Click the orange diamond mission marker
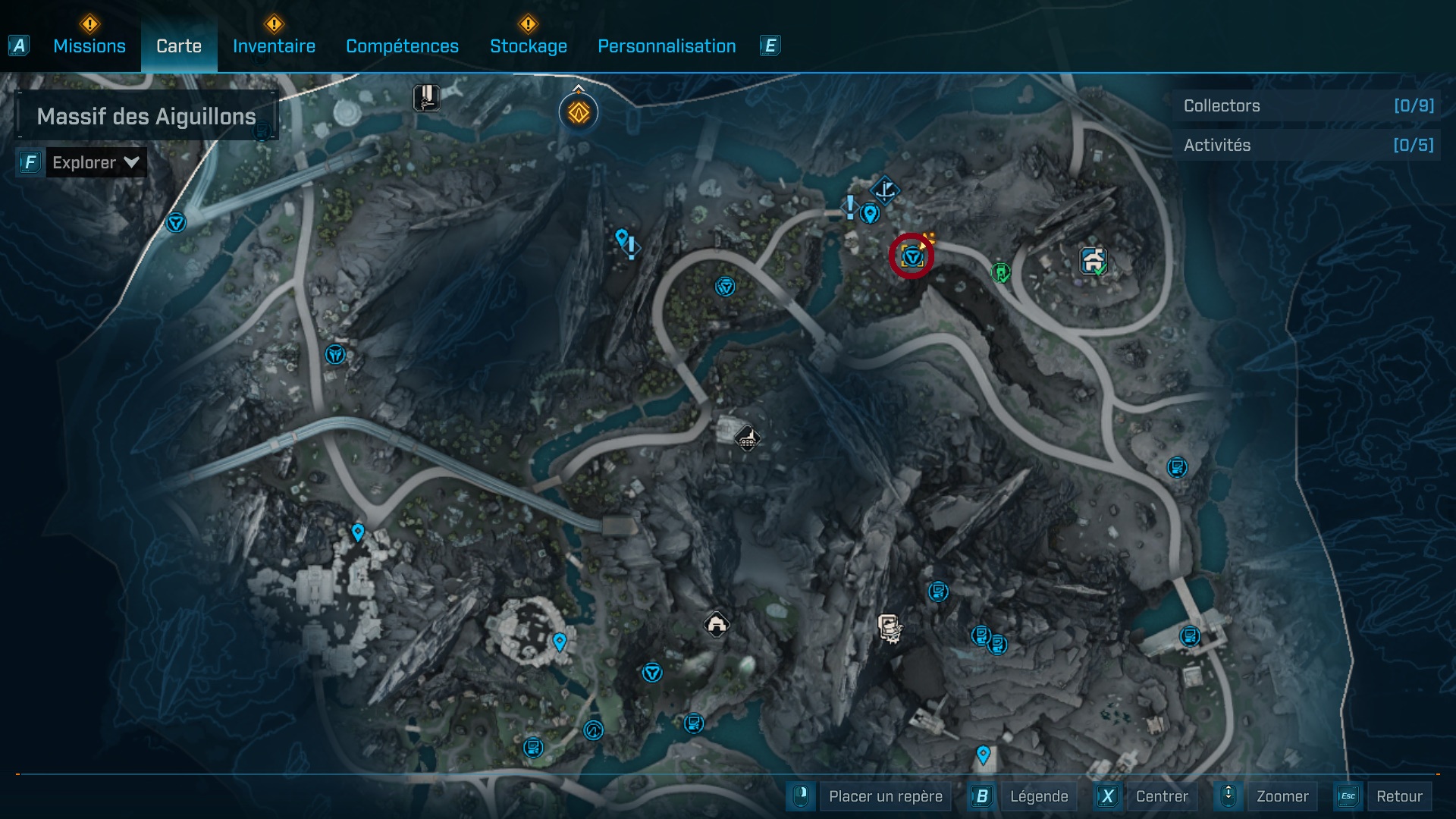Screen dimensions: 1456x819 (x=579, y=113)
